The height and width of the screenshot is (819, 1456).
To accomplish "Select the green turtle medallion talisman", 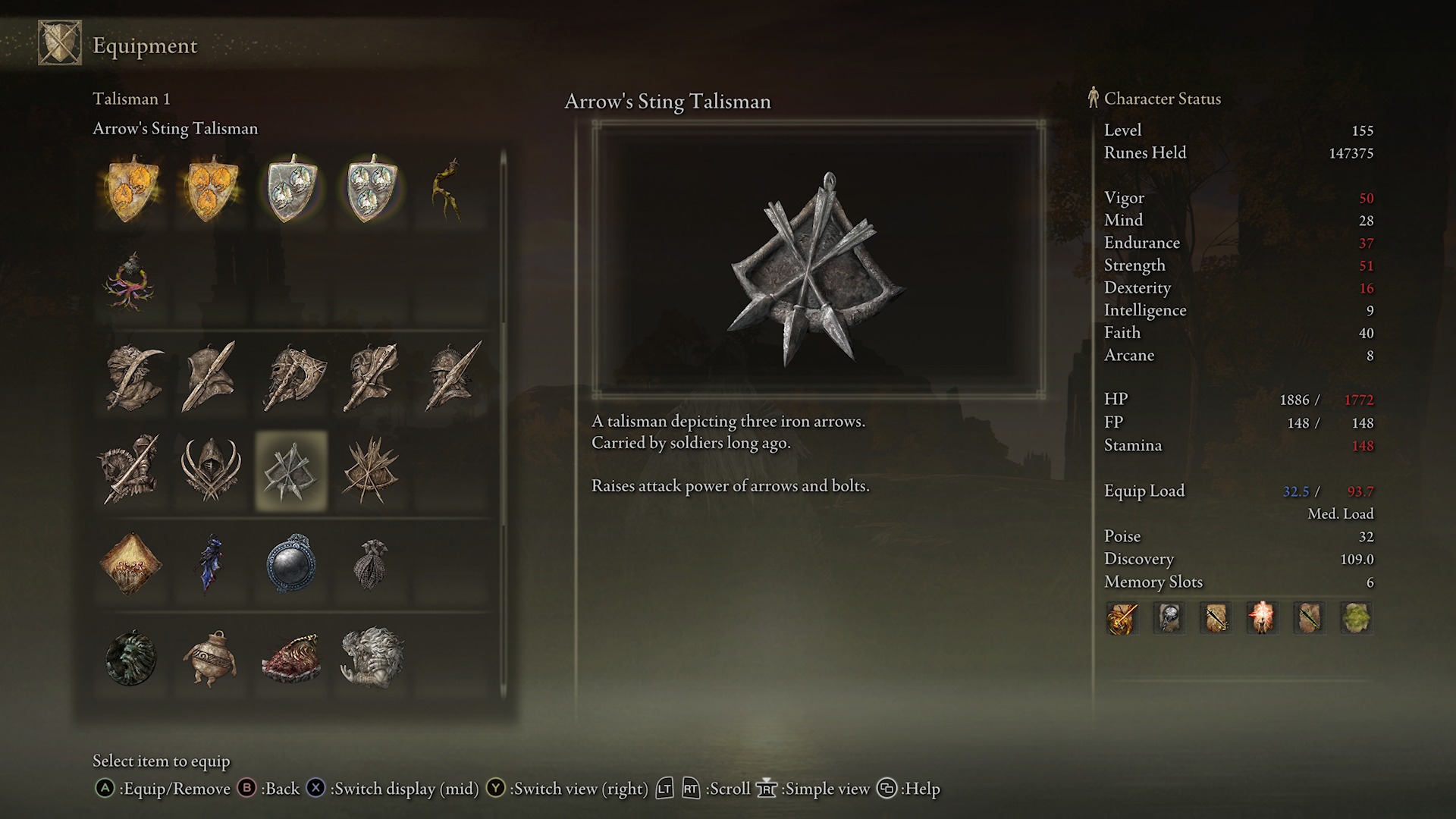I will click(130, 657).
